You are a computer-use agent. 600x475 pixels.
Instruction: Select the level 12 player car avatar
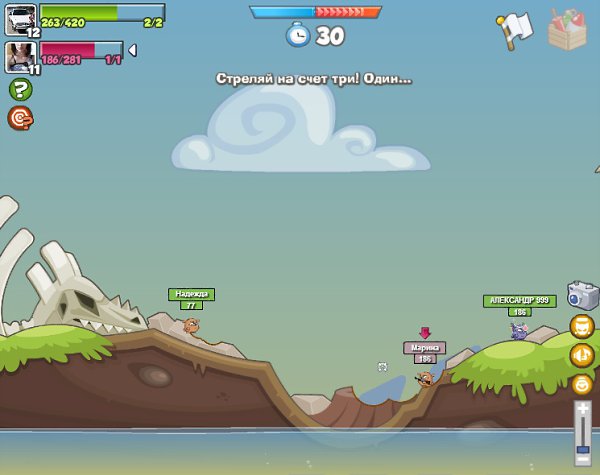pos(21,18)
